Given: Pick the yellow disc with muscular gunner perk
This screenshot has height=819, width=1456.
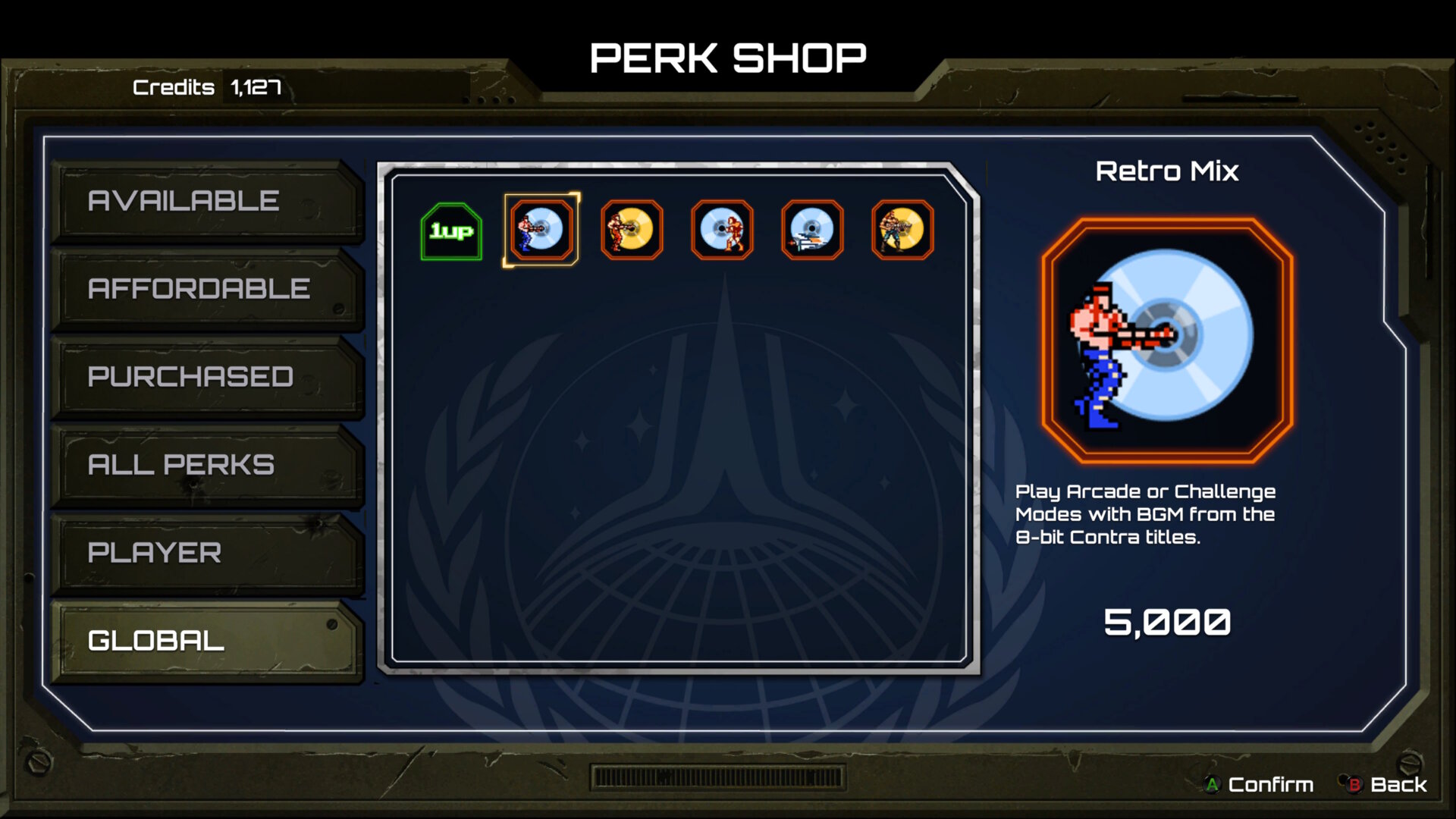Looking at the screenshot, I should click(x=902, y=230).
